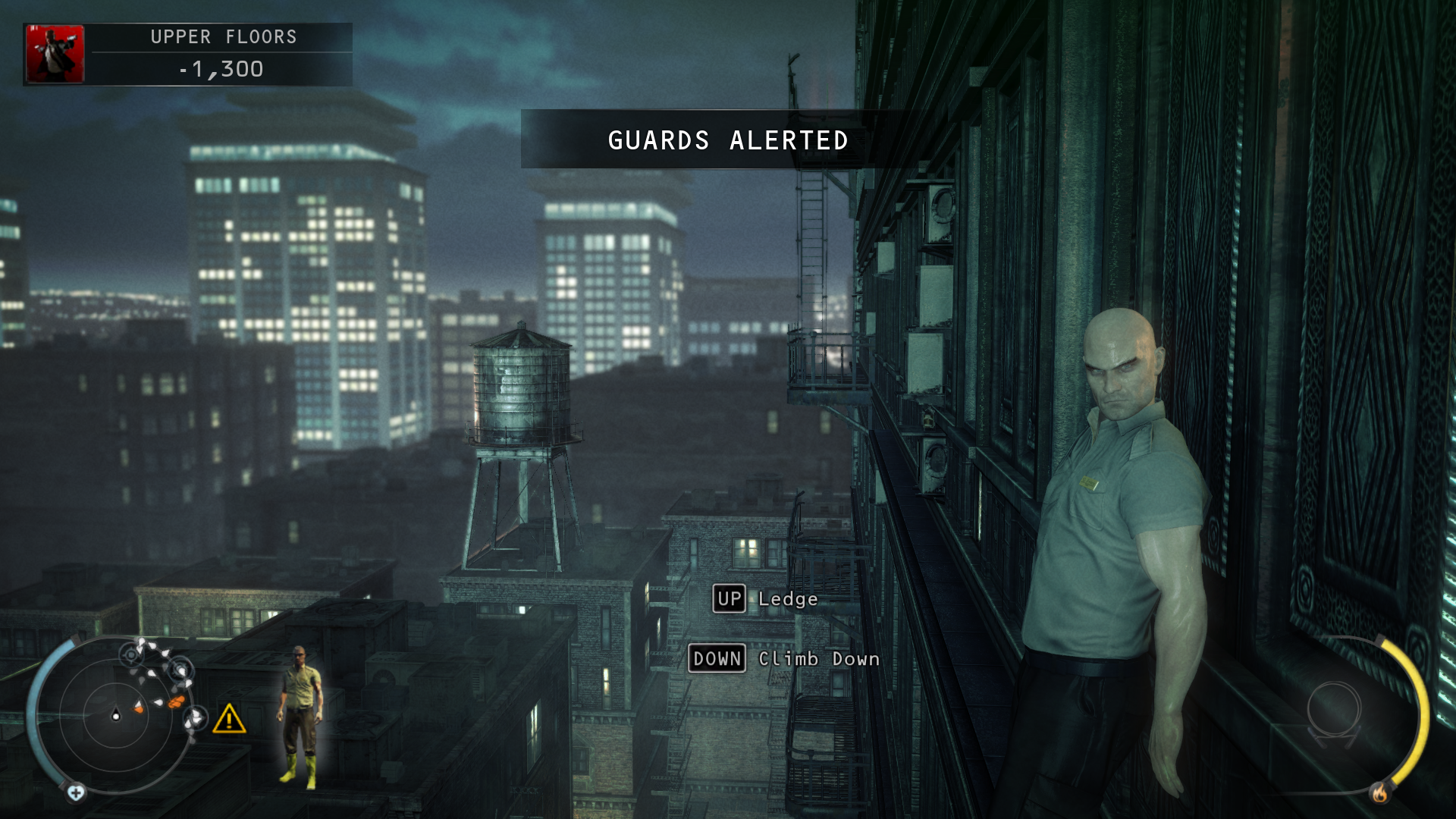Click the instinct flame icon
1456x819 pixels.
coord(1379,793)
